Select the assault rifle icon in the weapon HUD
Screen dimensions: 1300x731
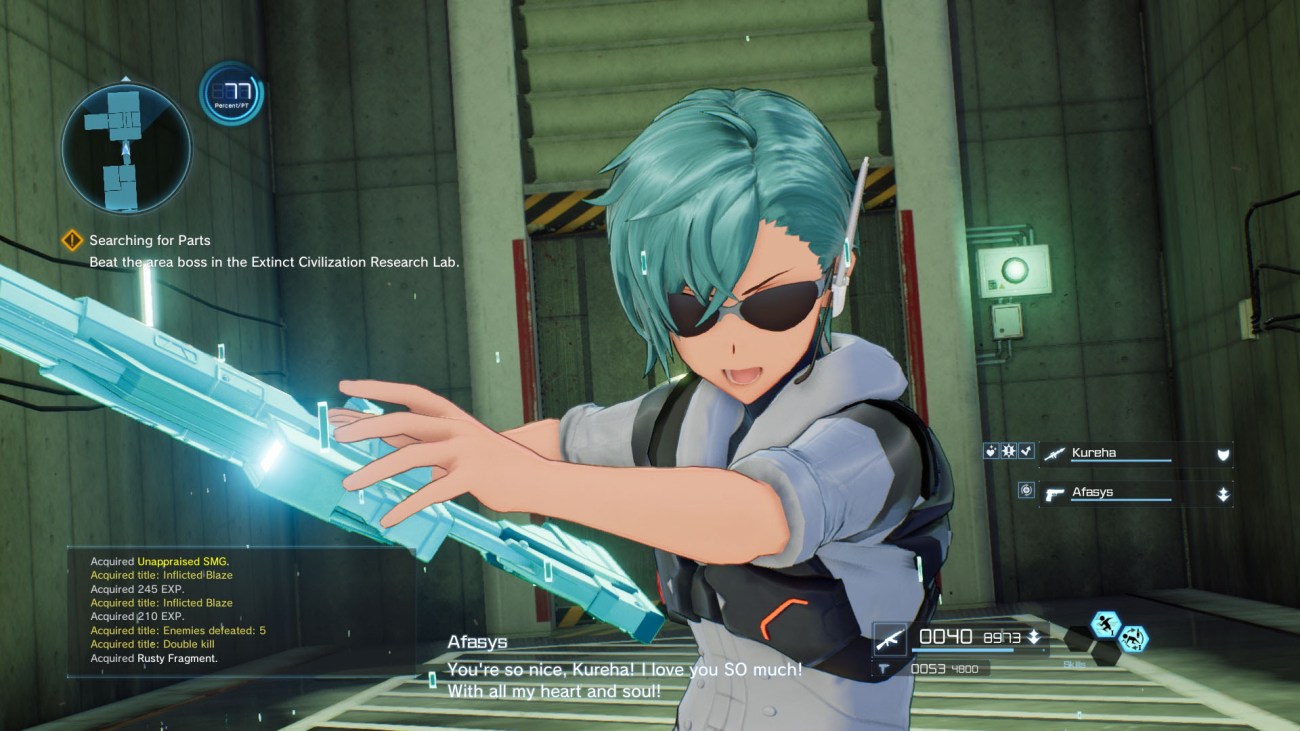click(x=890, y=641)
